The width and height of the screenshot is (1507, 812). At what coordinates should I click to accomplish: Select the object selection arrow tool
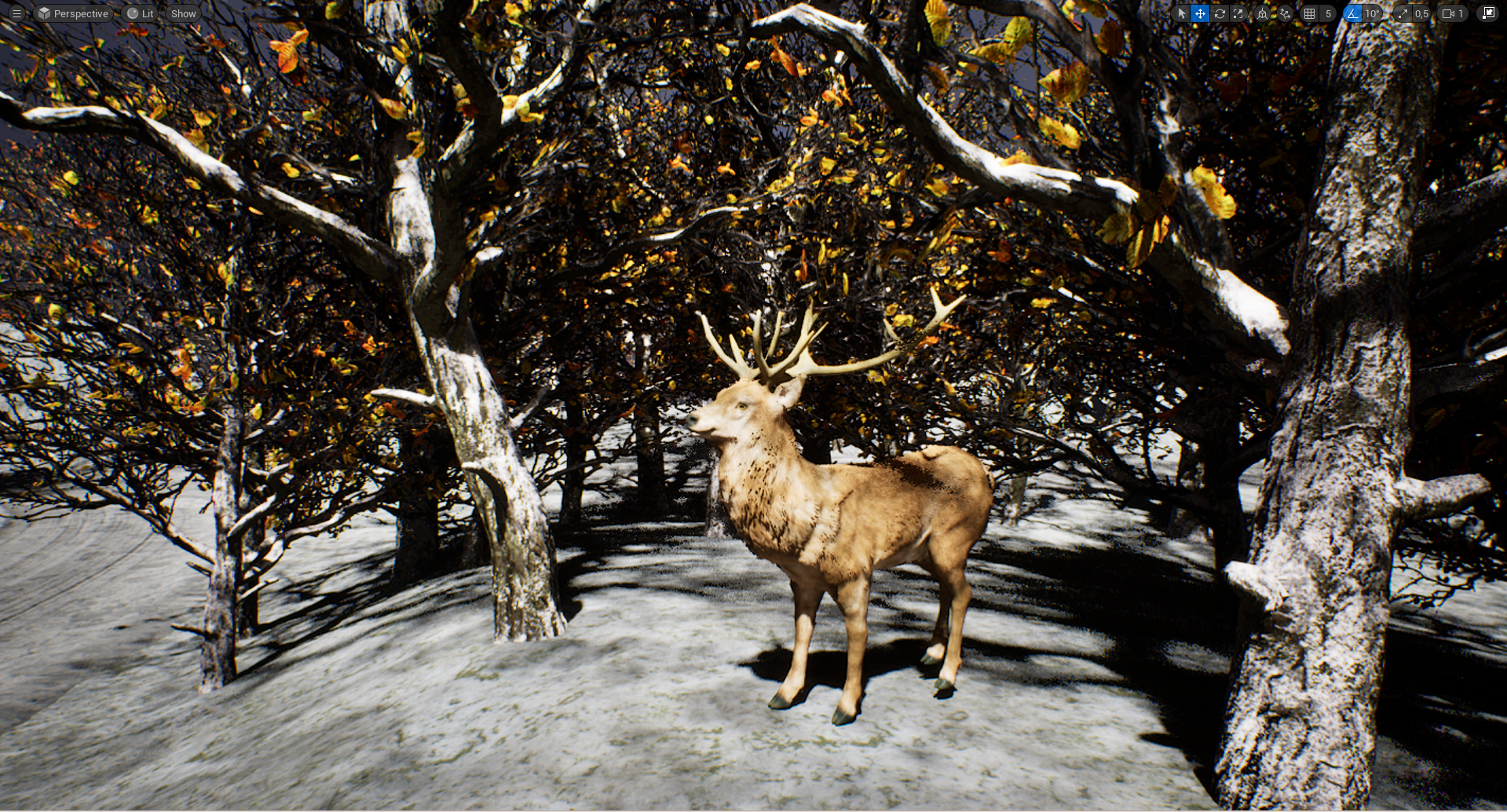pos(1183,13)
